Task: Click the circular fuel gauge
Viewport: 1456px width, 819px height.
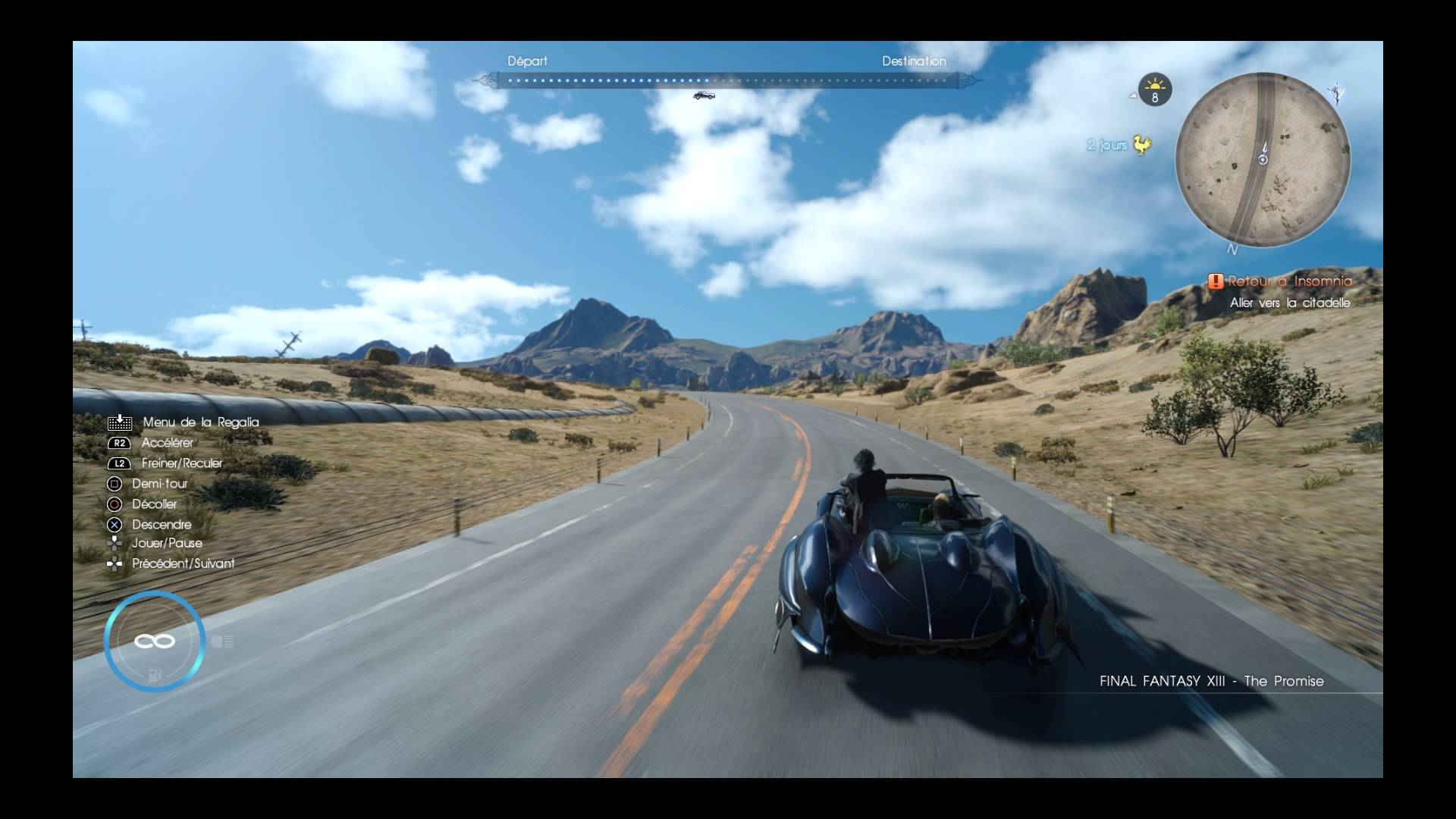Action: pyautogui.click(x=155, y=642)
